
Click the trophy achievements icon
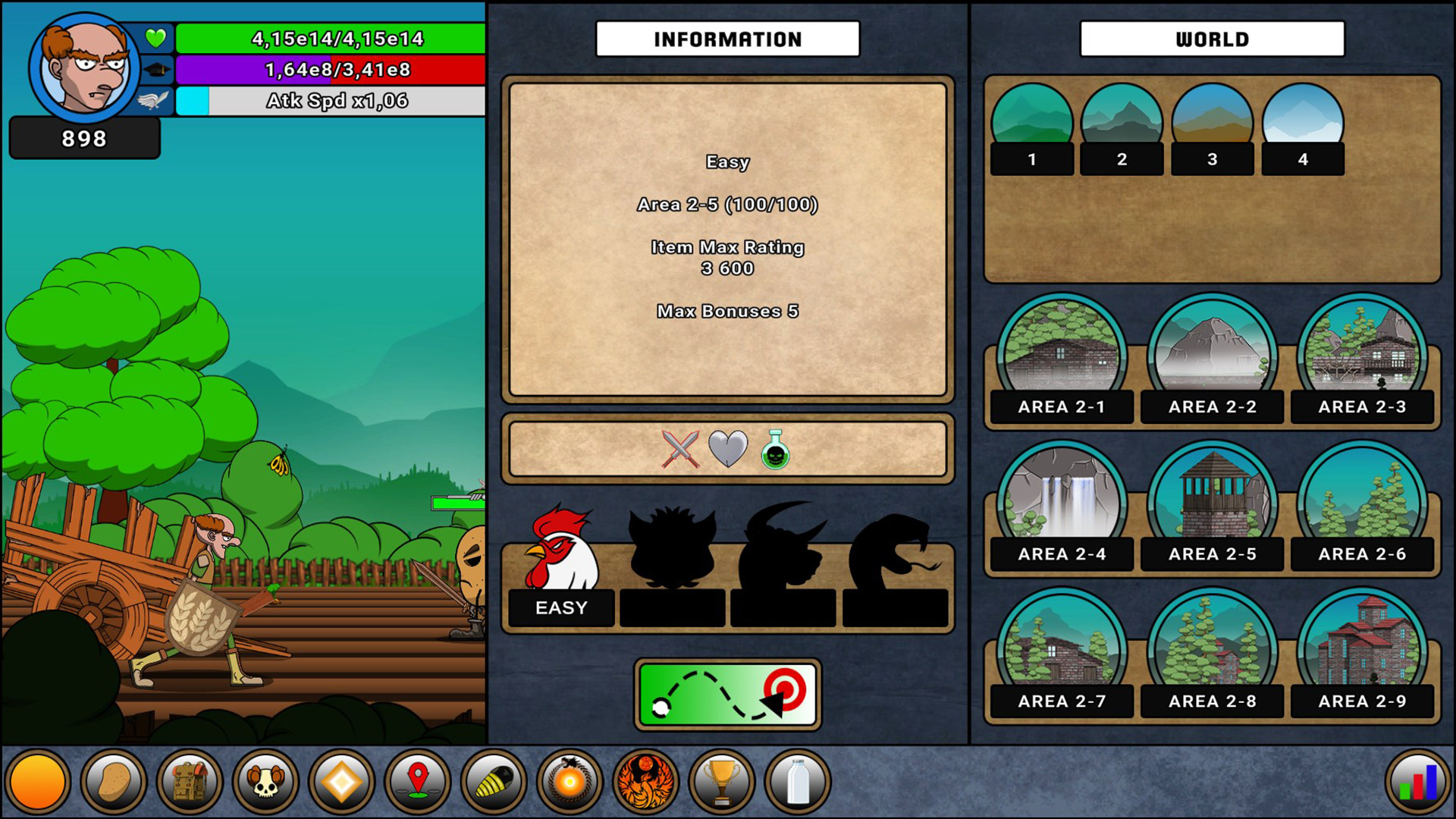[719, 781]
